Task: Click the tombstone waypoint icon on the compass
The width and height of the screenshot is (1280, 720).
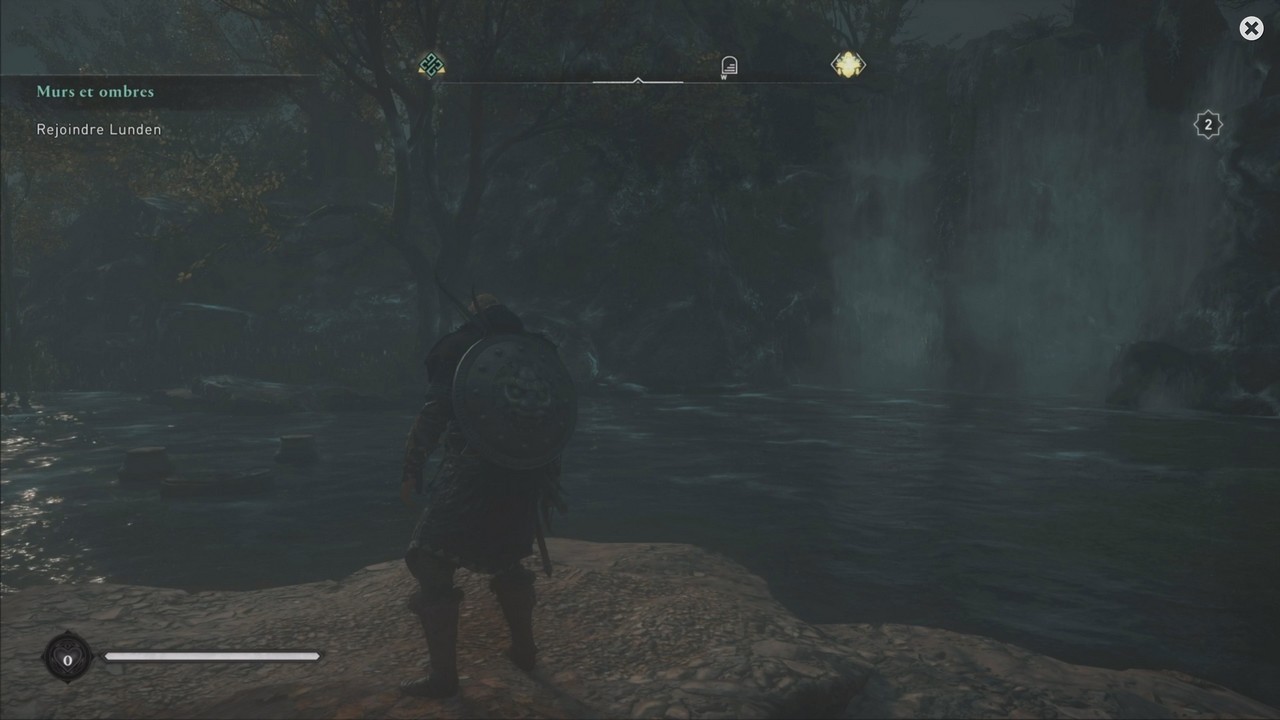Action: click(x=728, y=63)
